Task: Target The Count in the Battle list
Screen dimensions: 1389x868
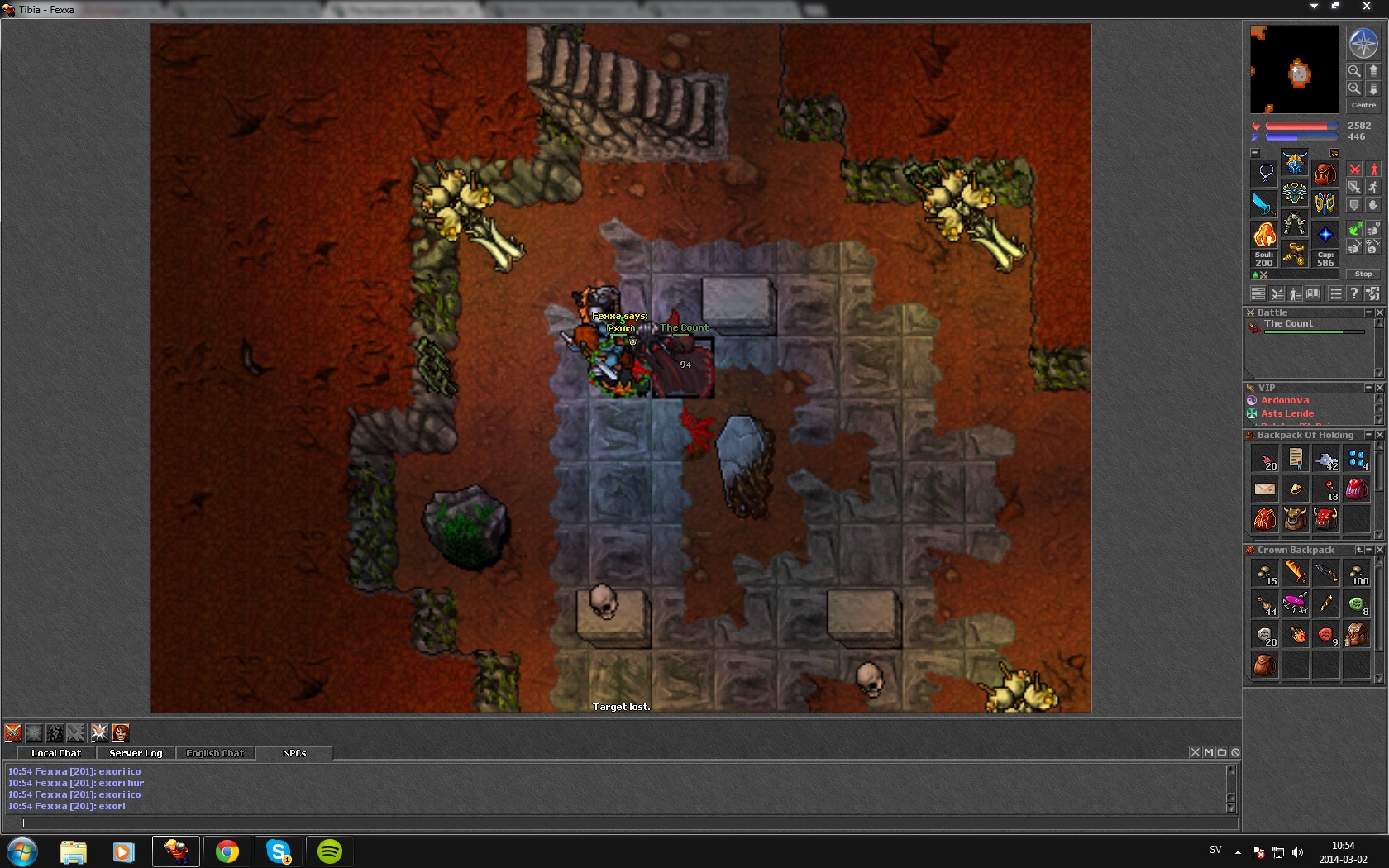Action: [1288, 324]
